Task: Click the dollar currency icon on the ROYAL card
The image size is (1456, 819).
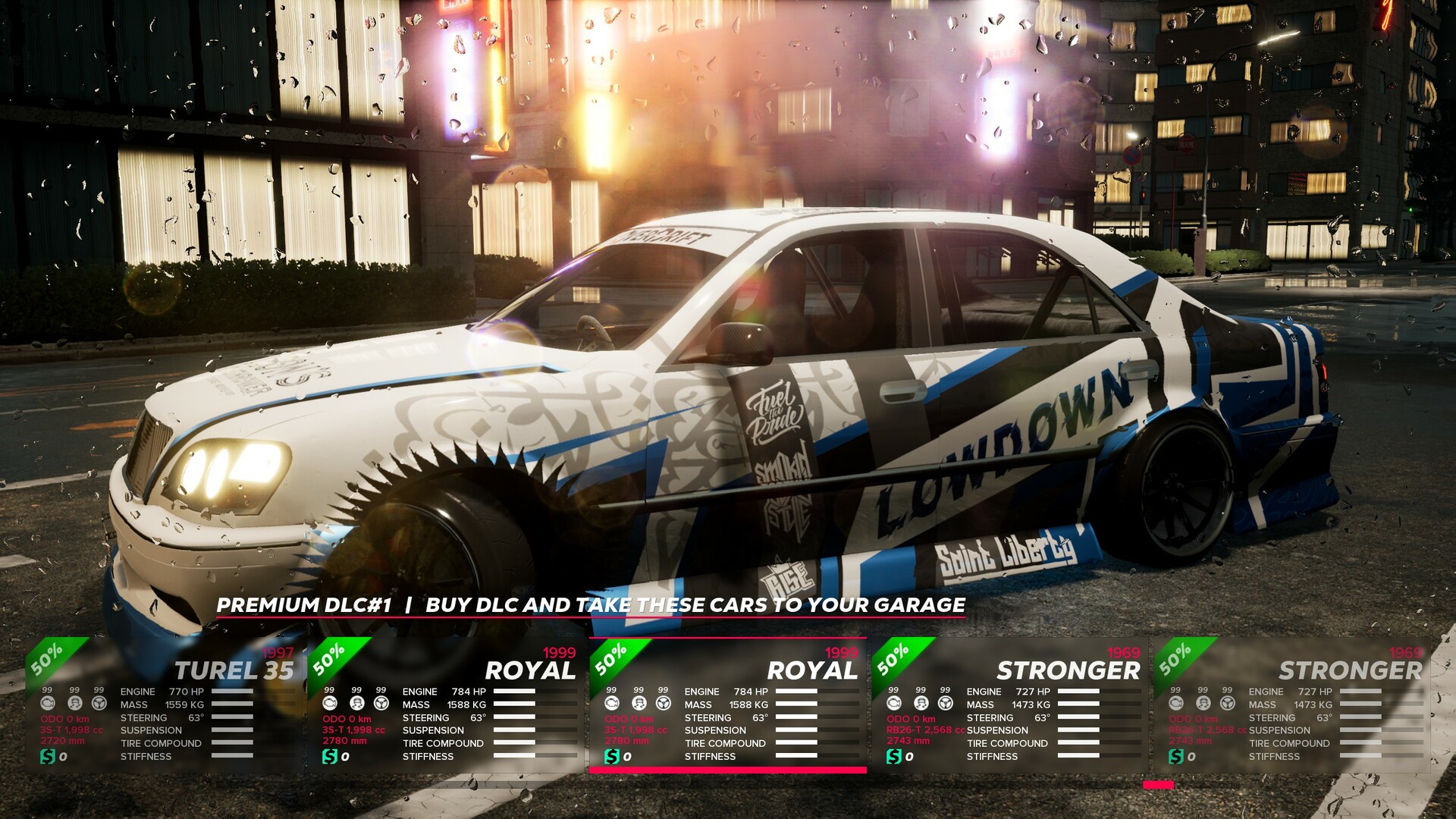Action: [x=331, y=756]
